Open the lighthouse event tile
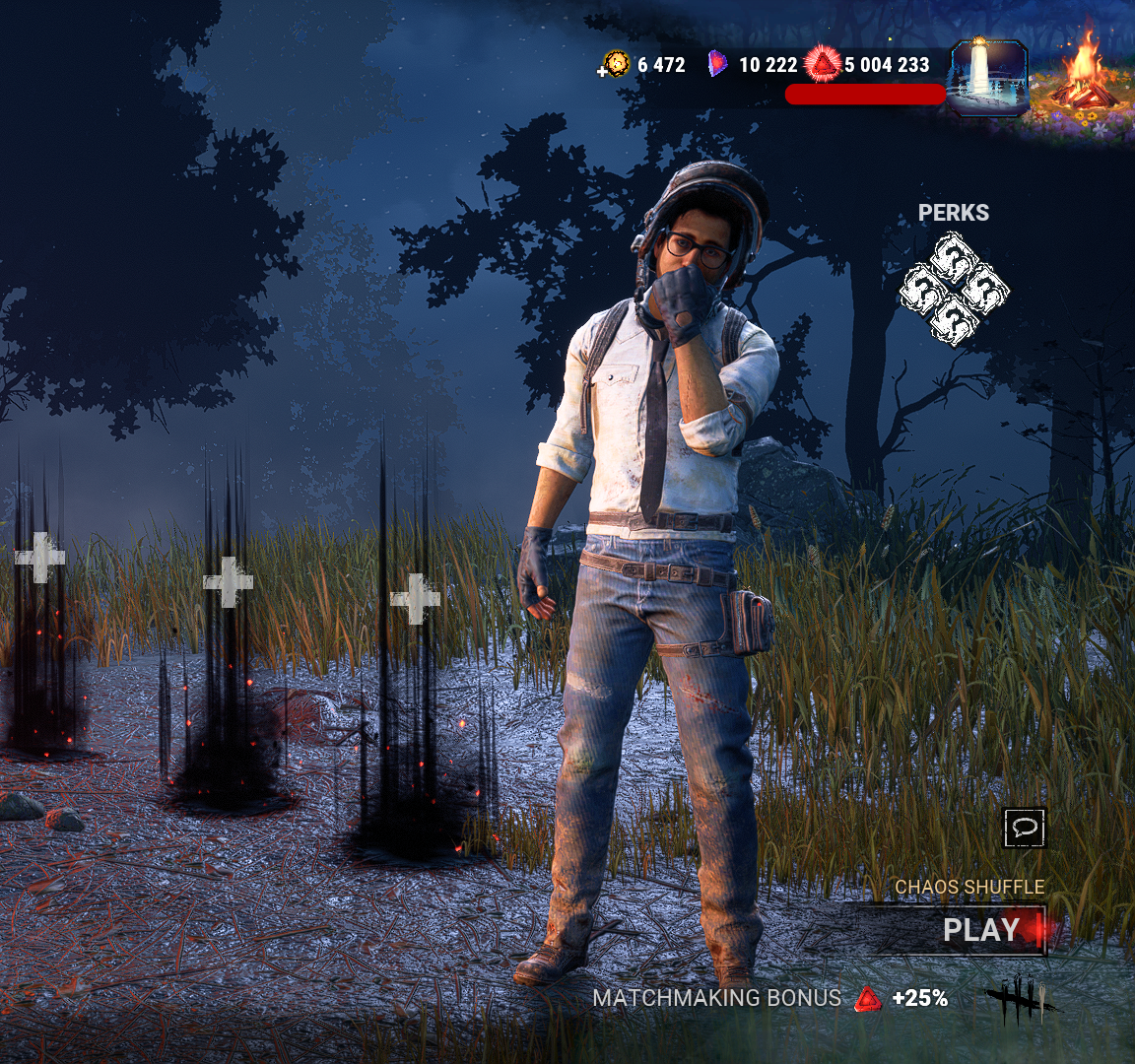This screenshot has width=1135, height=1064. click(x=987, y=77)
